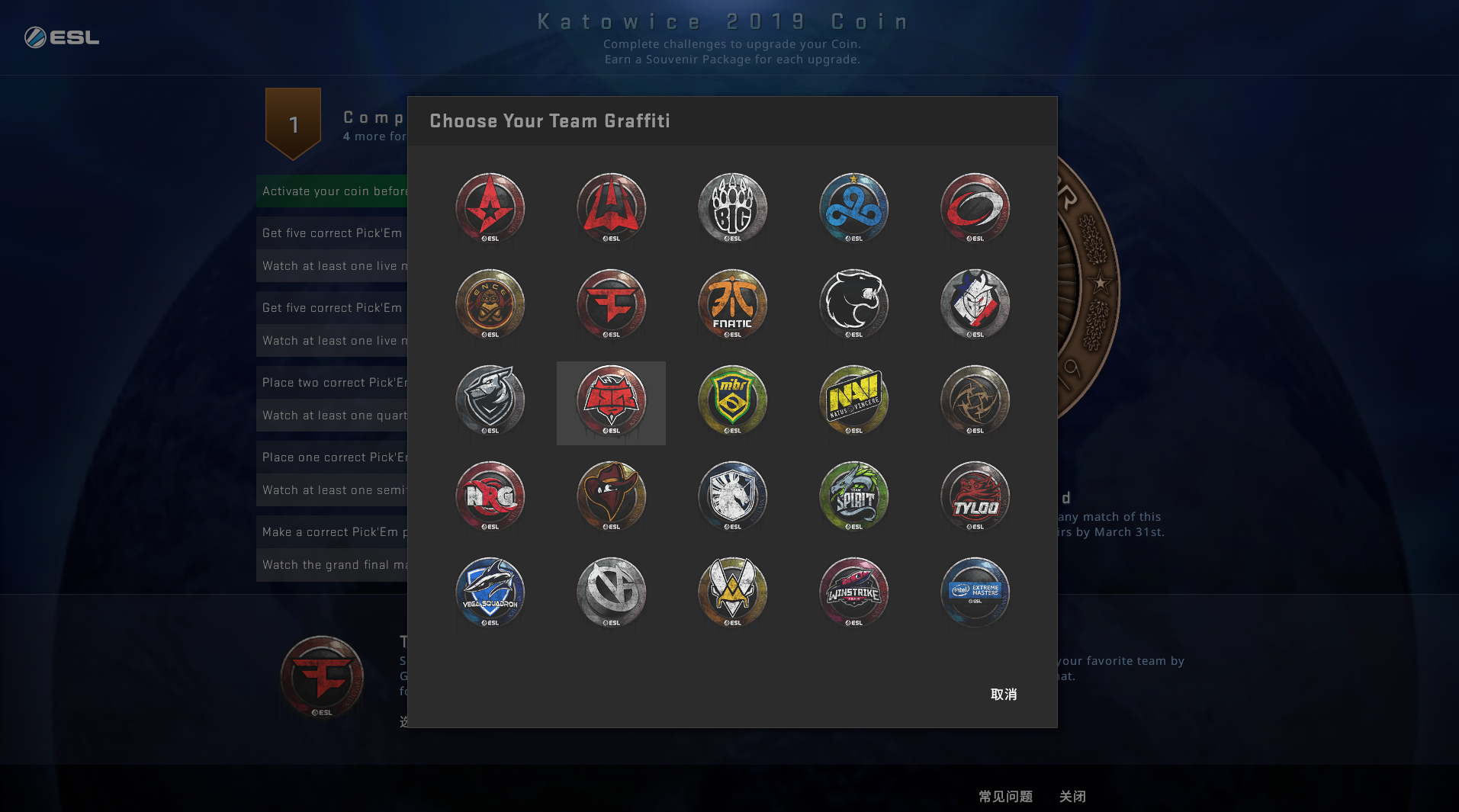Select the ENCE team graffiti

(x=490, y=305)
